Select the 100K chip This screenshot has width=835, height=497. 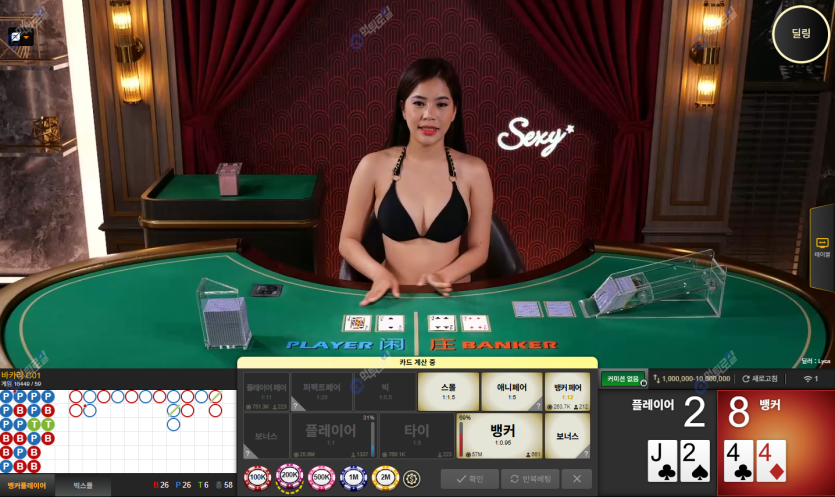point(258,478)
